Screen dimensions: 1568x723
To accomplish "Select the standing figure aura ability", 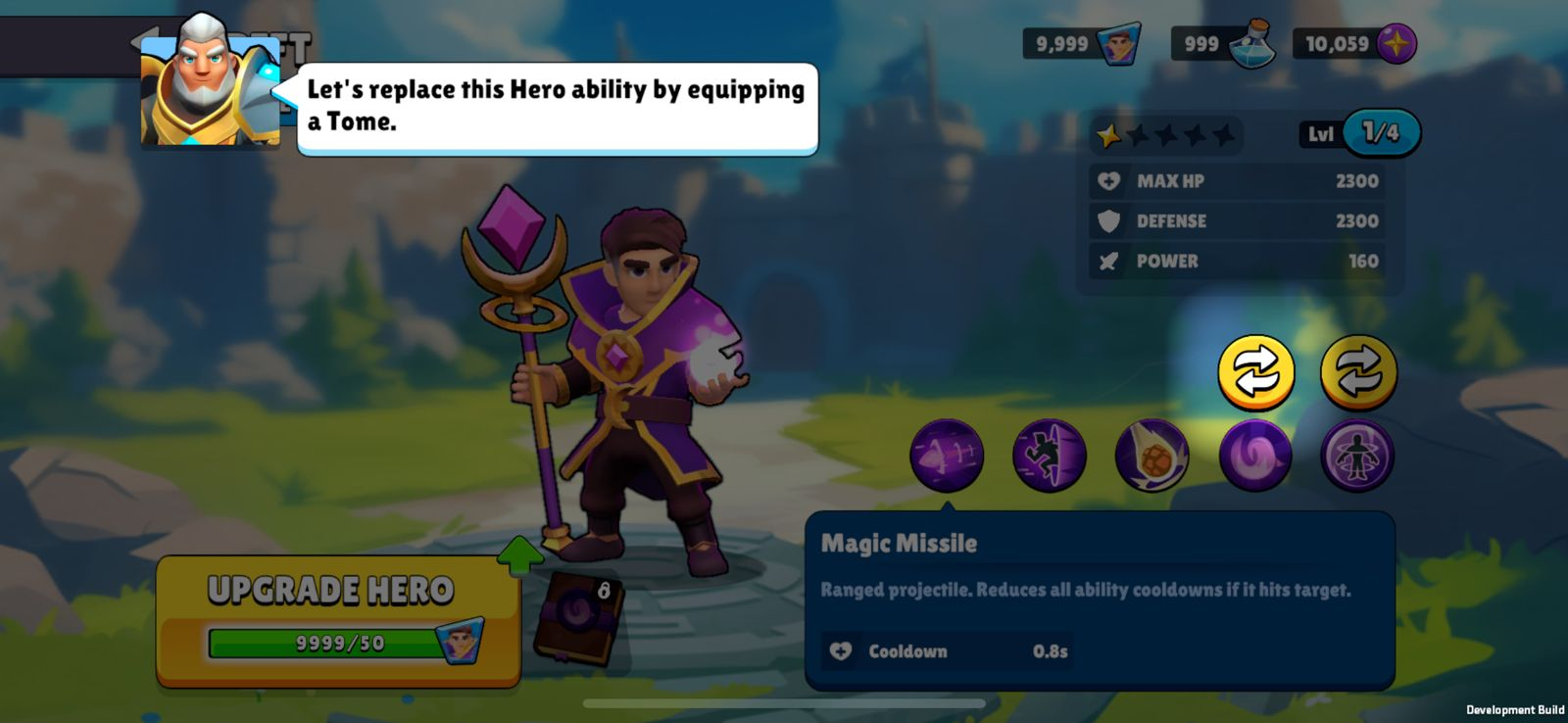I will 1357,457.
